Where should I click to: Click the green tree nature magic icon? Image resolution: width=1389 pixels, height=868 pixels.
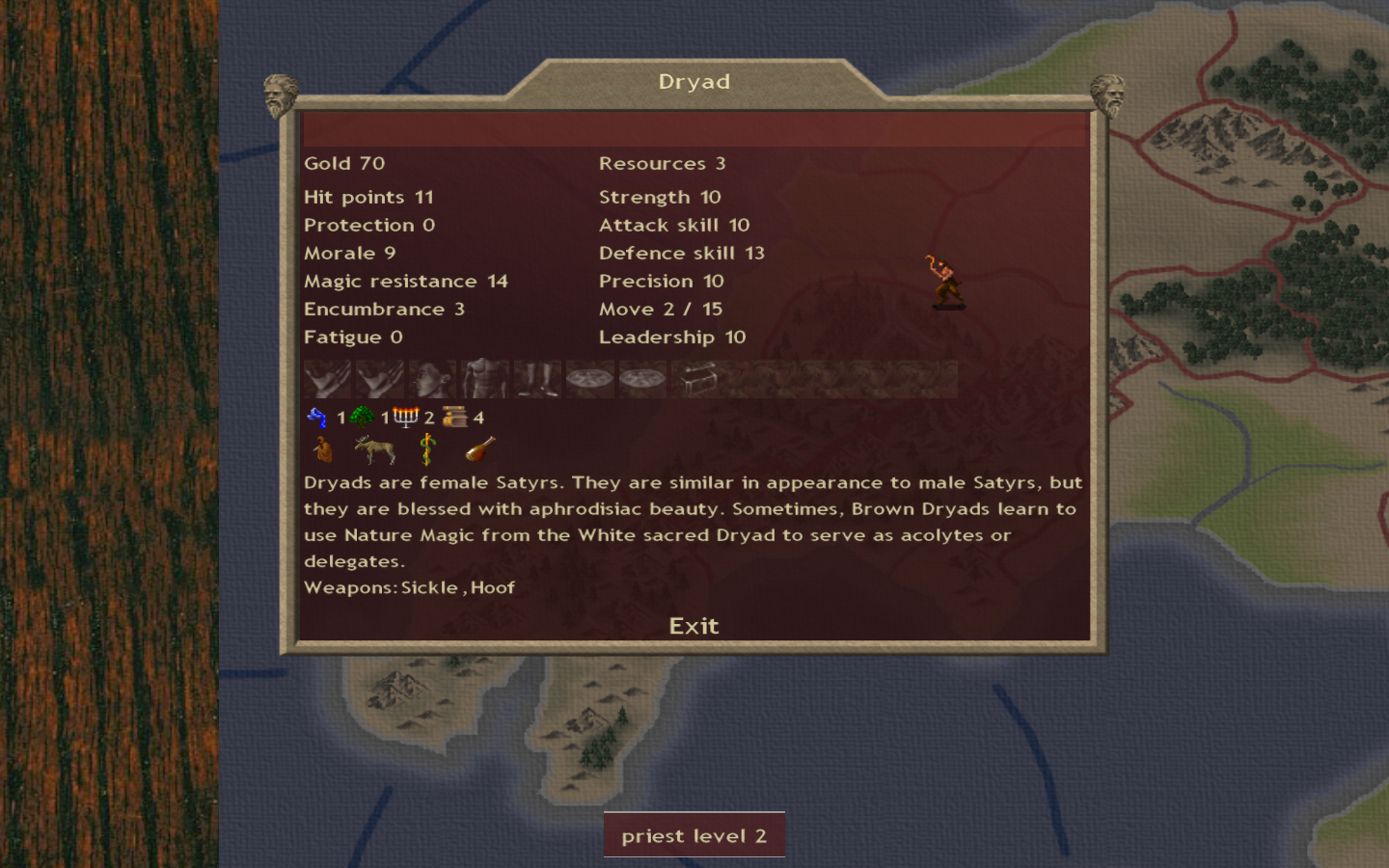[x=362, y=417]
